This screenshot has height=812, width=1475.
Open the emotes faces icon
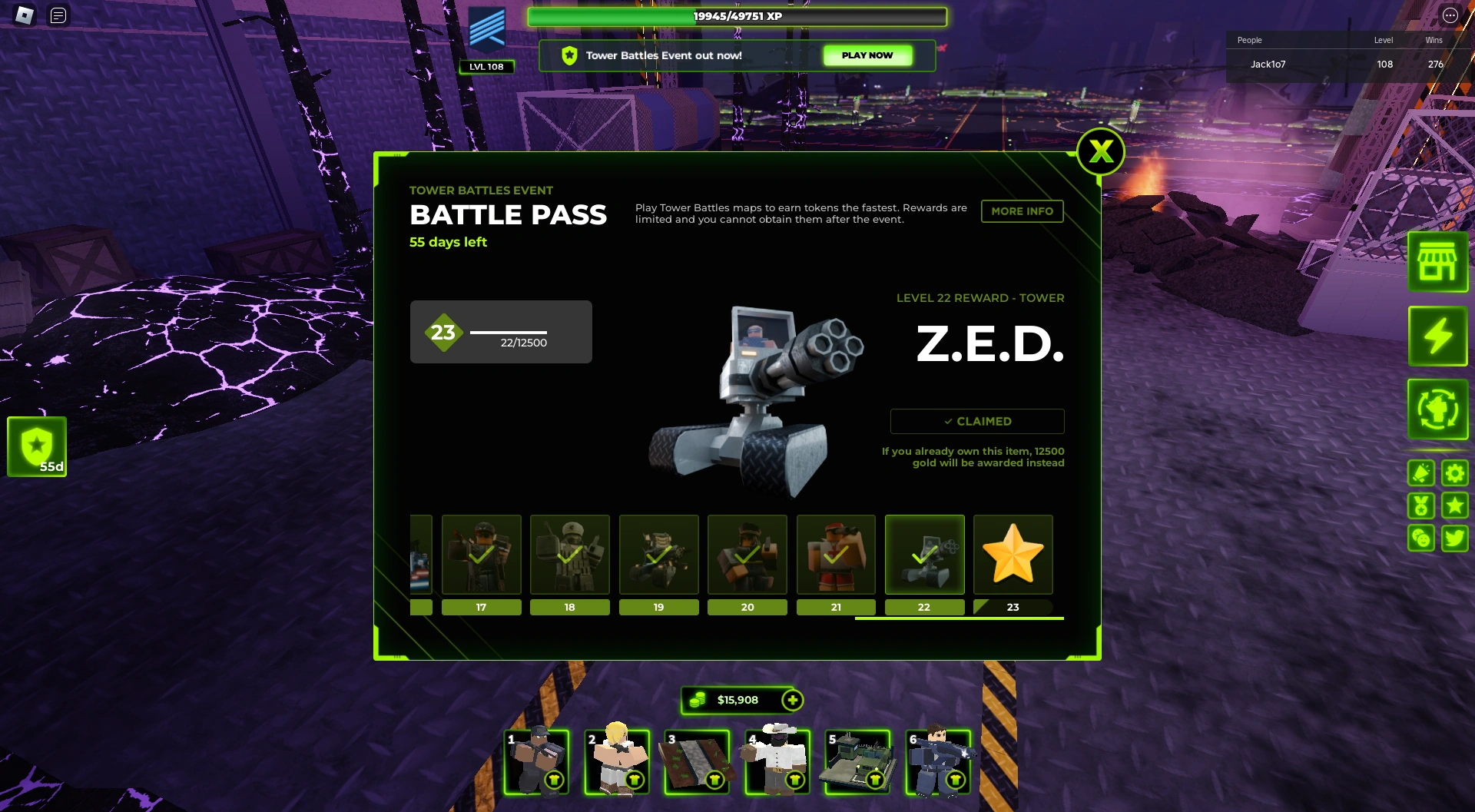[1420, 538]
